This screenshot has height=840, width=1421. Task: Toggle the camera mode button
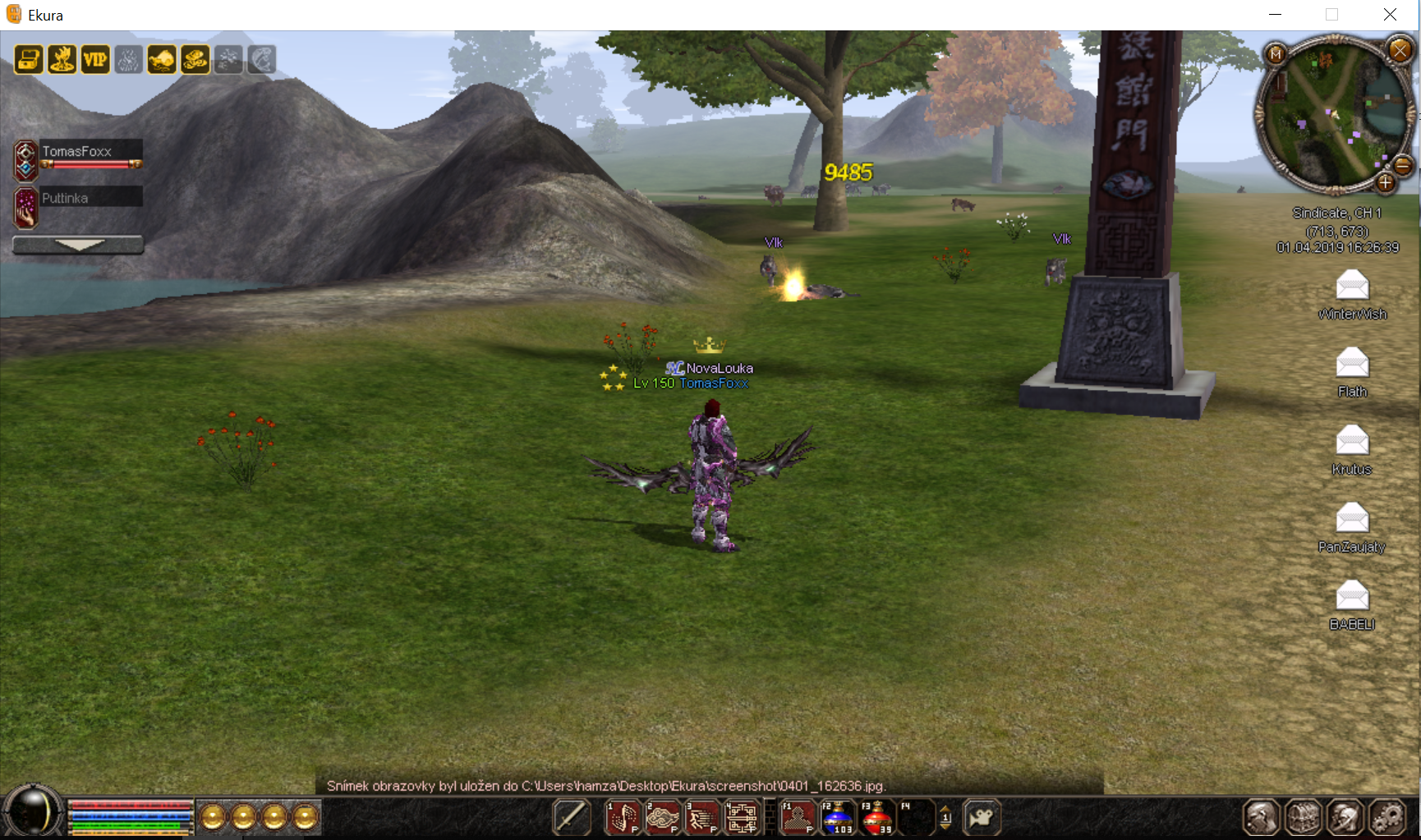click(x=982, y=818)
